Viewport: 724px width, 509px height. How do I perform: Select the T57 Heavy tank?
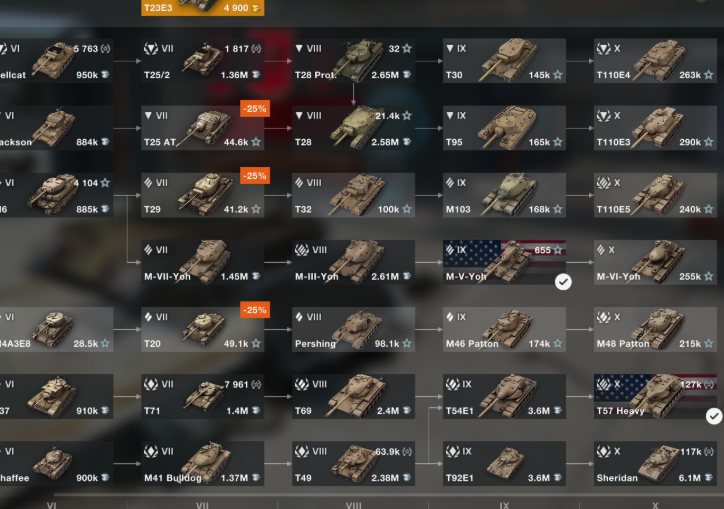point(655,396)
